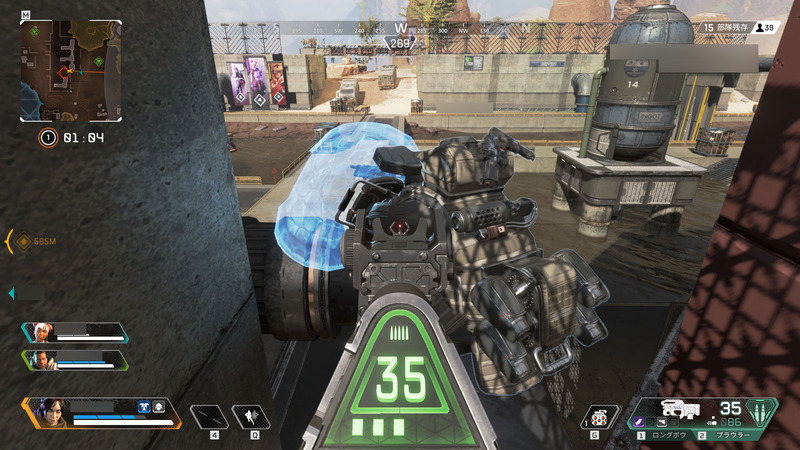
Task: Click Wraith's own player portrait
Action: [51, 412]
